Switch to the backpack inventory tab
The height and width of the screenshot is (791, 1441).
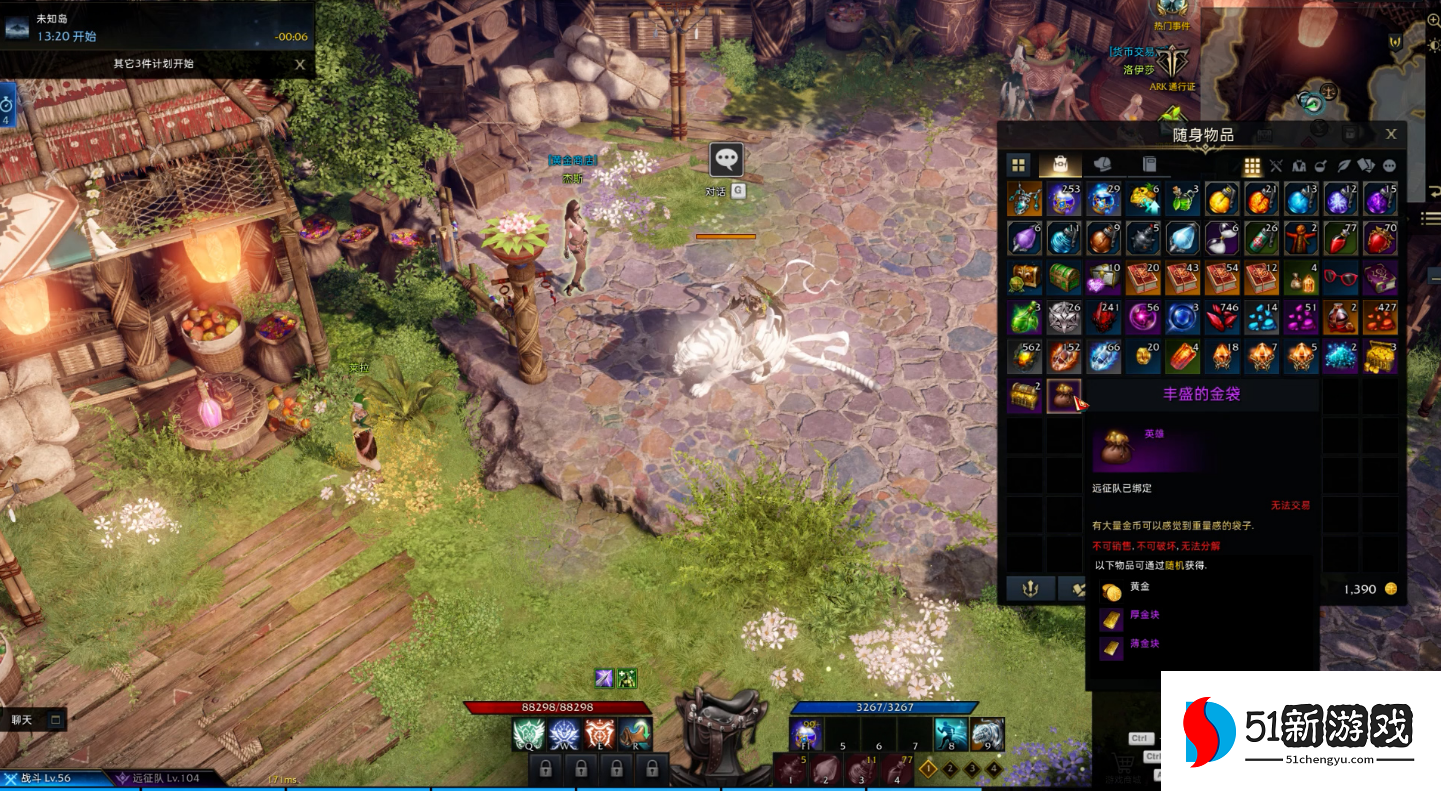point(1060,165)
